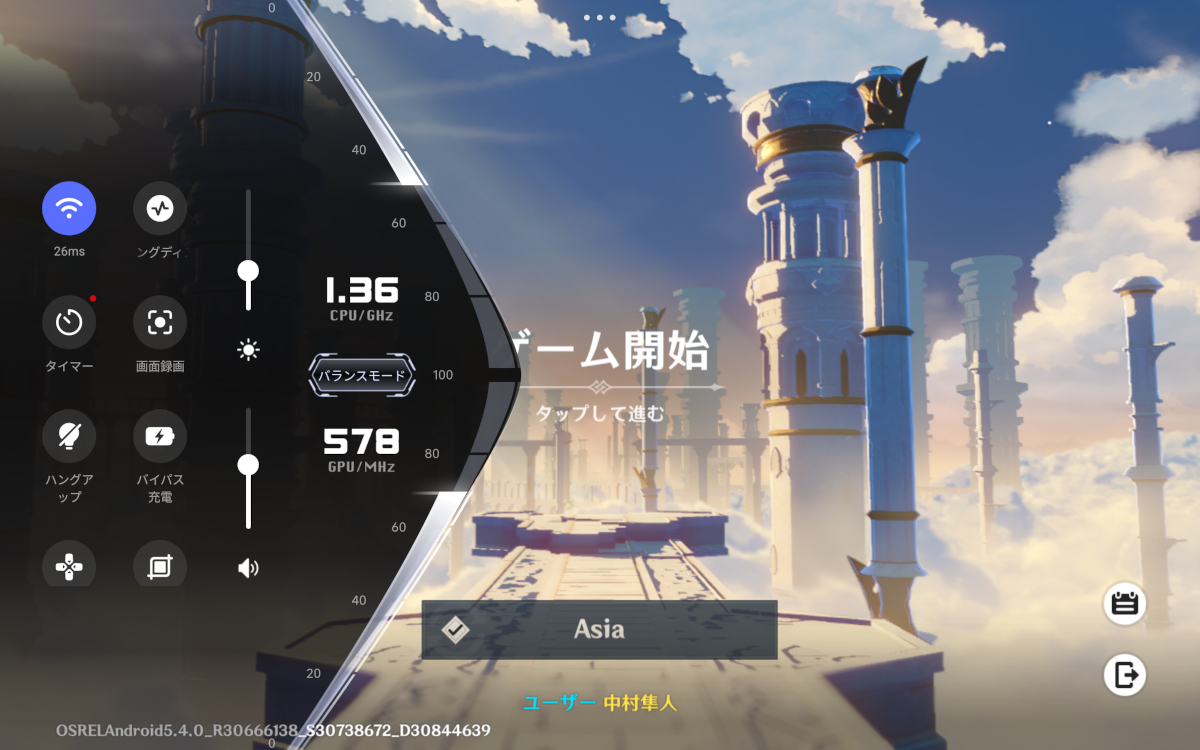Tap タップして進む to enter the game

tap(600, 413)
